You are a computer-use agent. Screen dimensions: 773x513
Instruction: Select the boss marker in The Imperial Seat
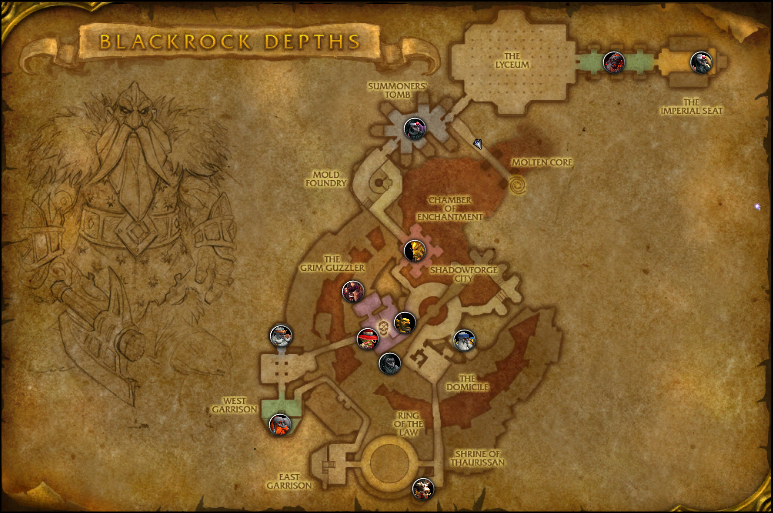pyautogui.click(x=701, y=60)
